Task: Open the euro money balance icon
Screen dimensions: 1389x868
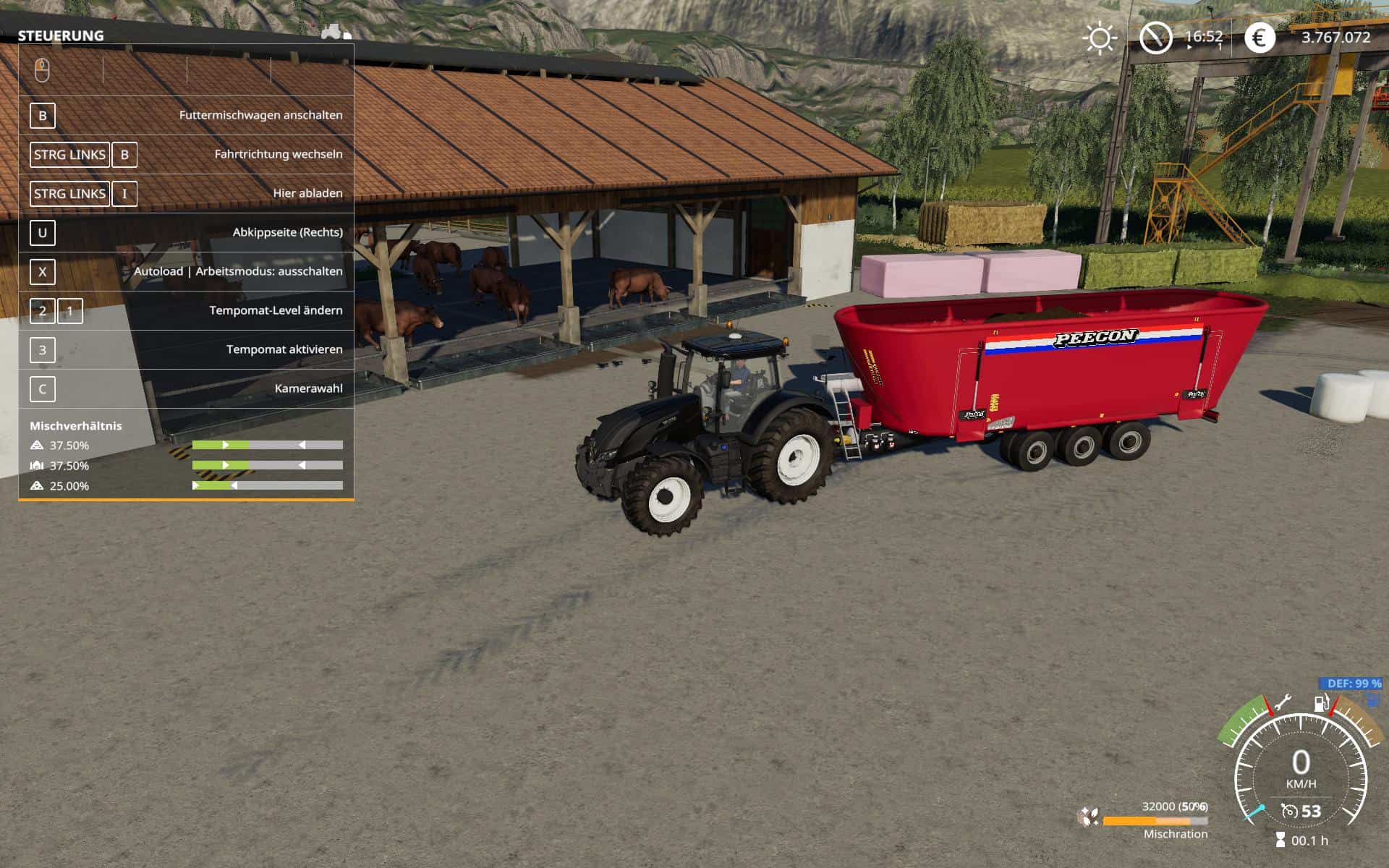Action: click(1260, 38)
